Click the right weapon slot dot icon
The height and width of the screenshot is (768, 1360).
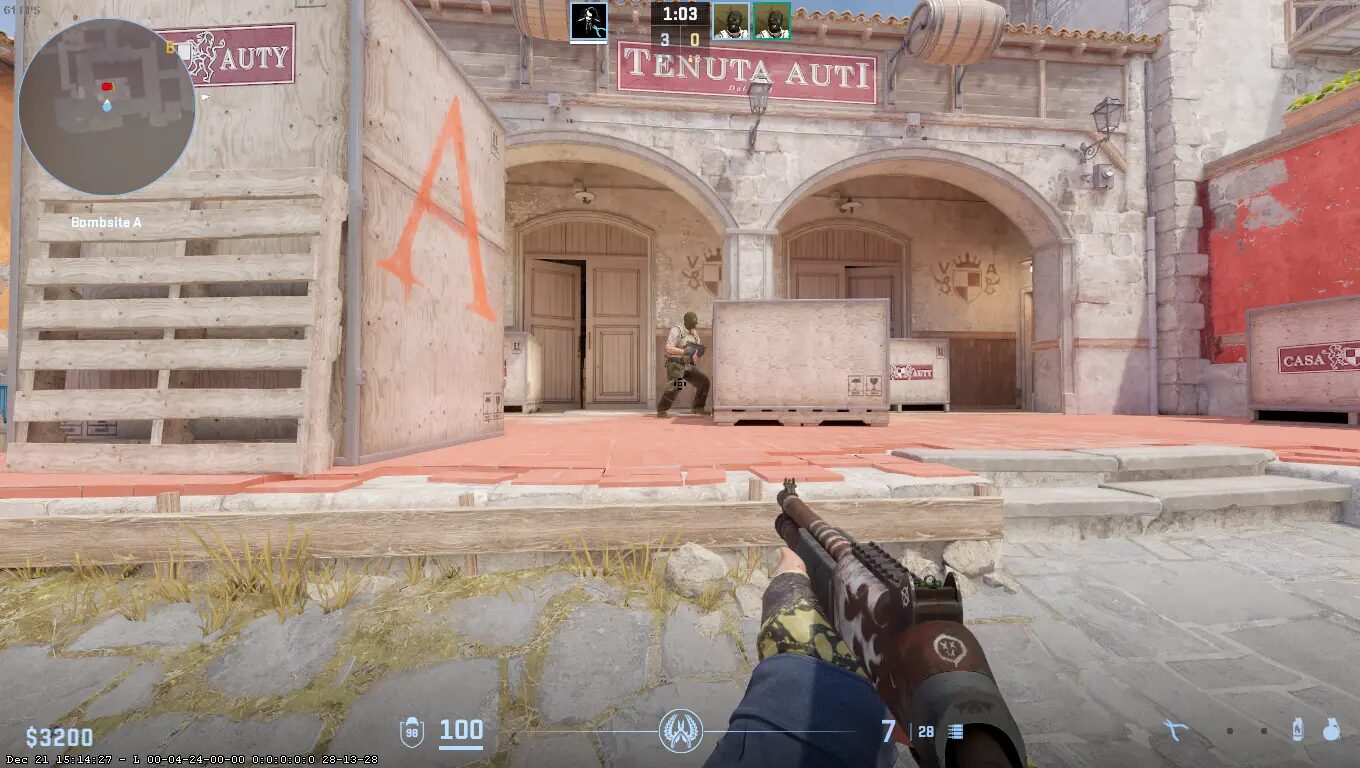coord(1263,730)
